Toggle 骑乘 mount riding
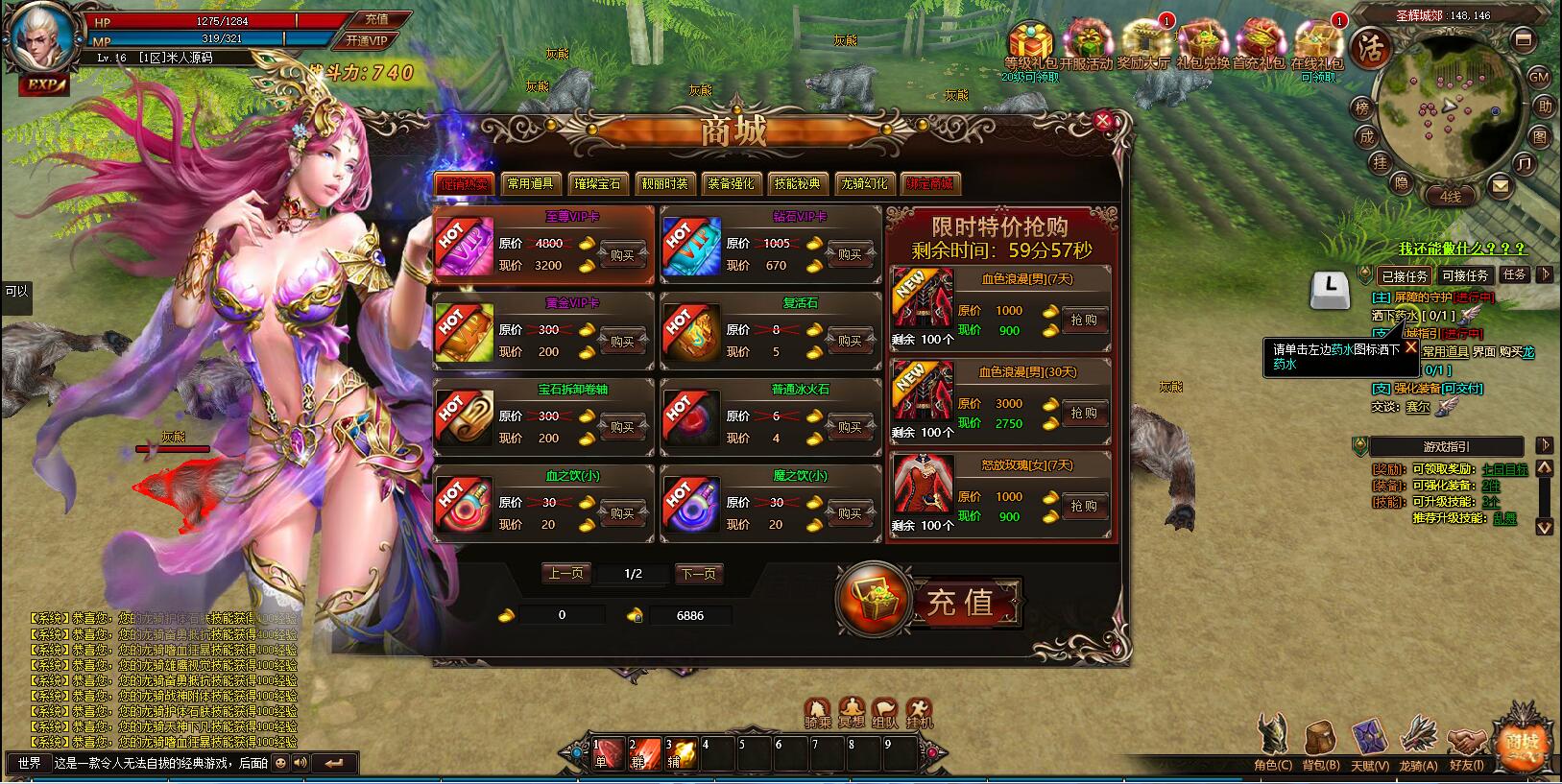1562x784 pixels. [x=817, y=712]
